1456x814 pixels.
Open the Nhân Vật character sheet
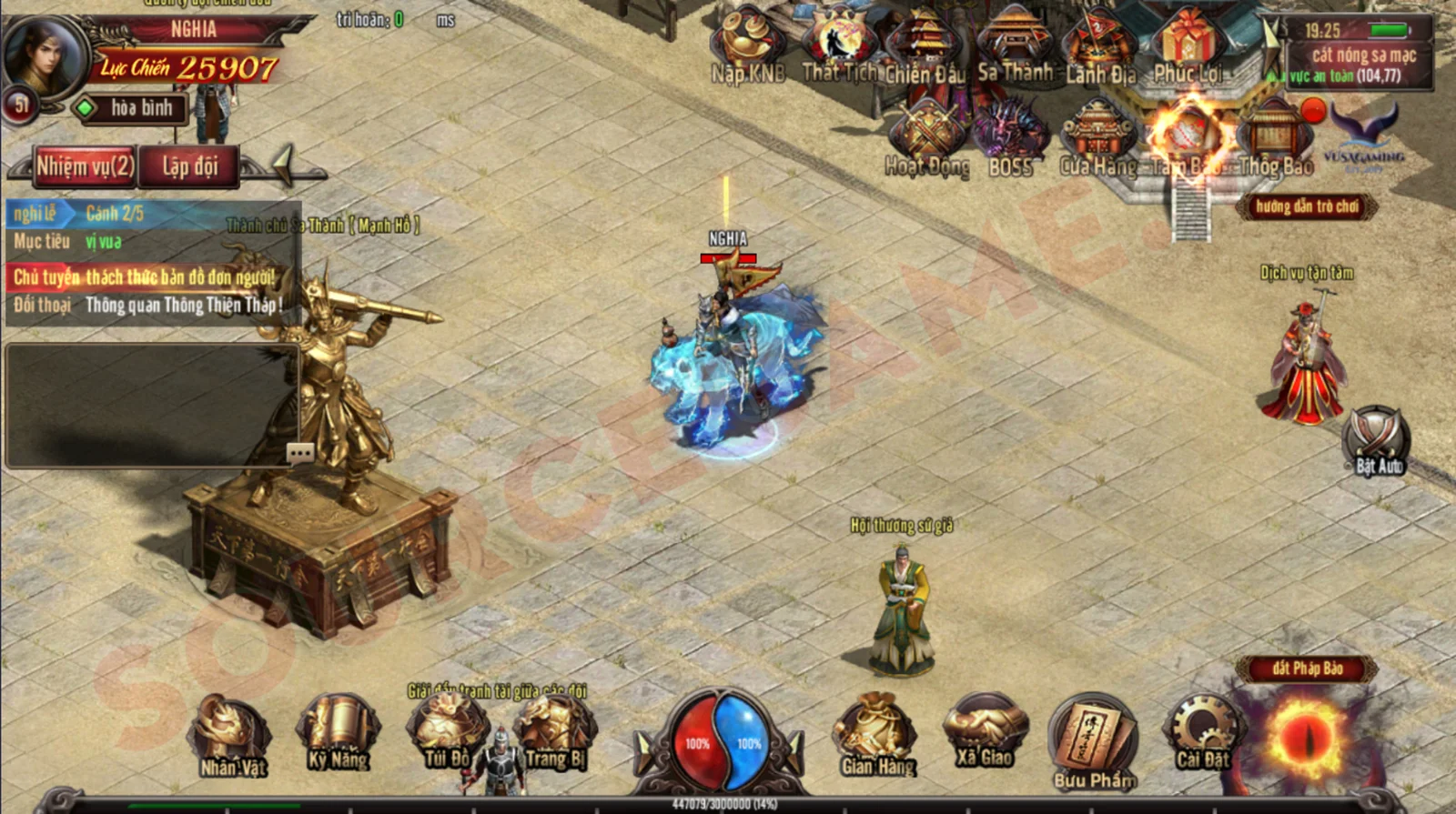coord(232,735)
